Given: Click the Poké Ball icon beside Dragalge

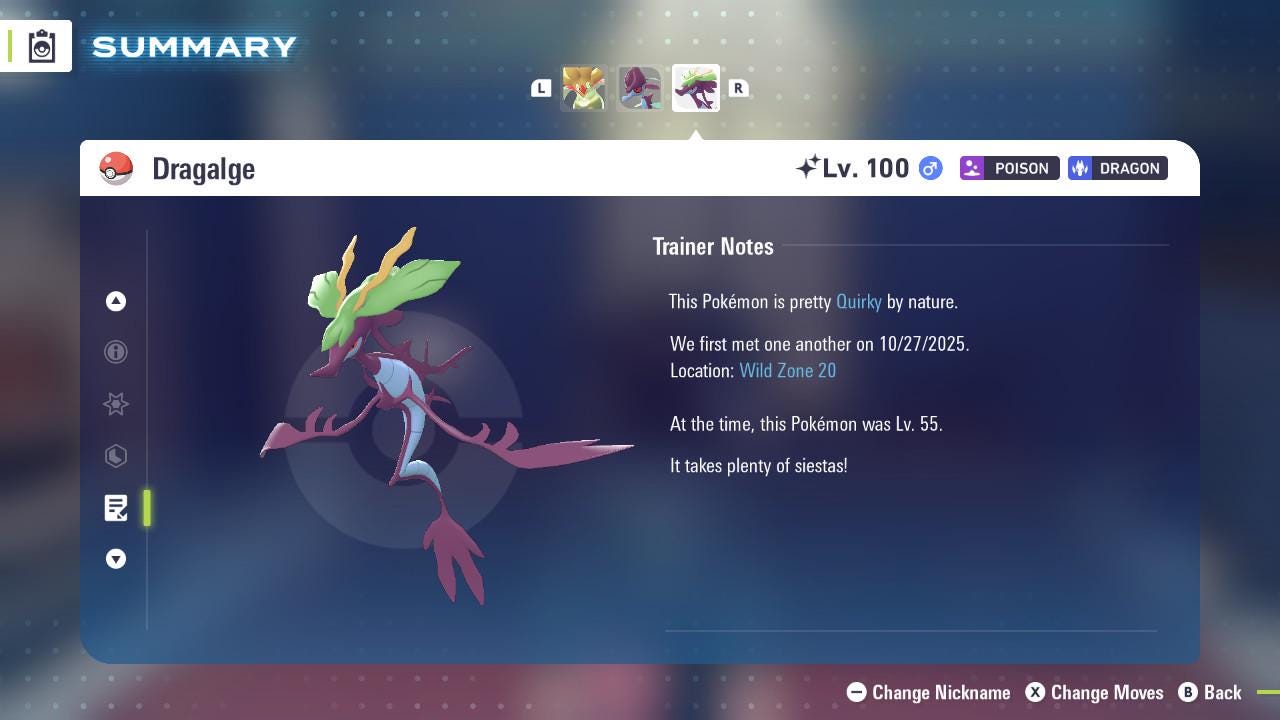Looking at the screenshot, I should 116,168.
